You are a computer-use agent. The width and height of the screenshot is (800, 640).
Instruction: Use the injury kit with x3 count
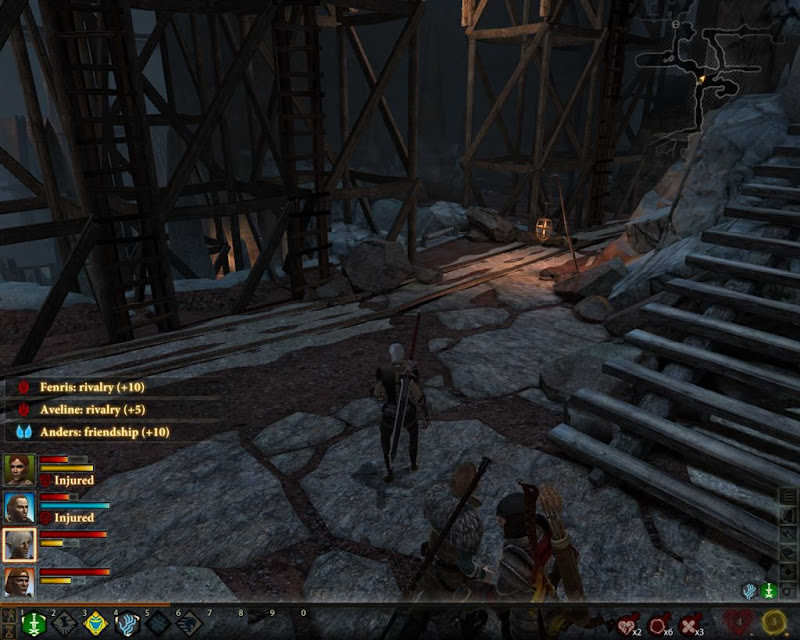pyautogui.click(x=691, y=624)
